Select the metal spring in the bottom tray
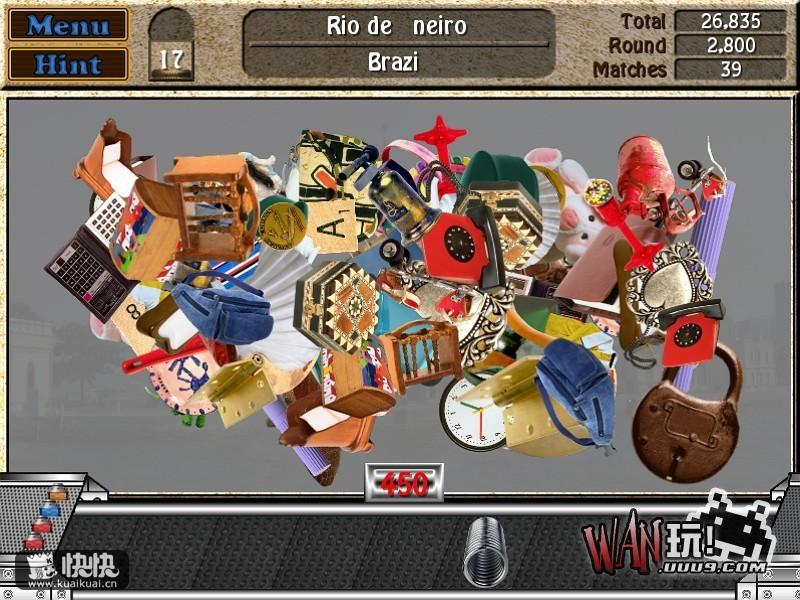 pyautogui.click(x=485, y=550)
